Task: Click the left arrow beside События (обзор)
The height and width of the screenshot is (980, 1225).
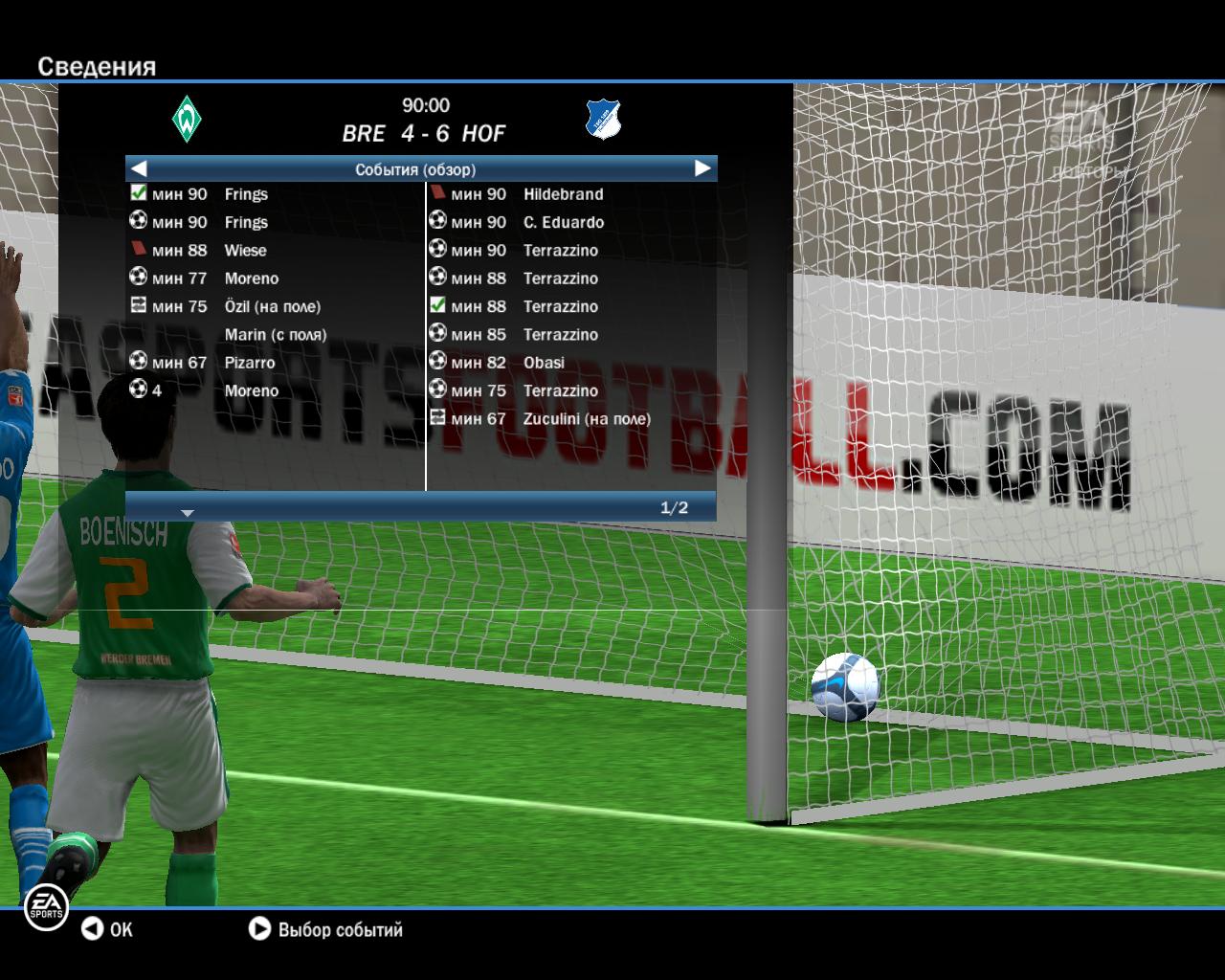Action: (139, 168)
